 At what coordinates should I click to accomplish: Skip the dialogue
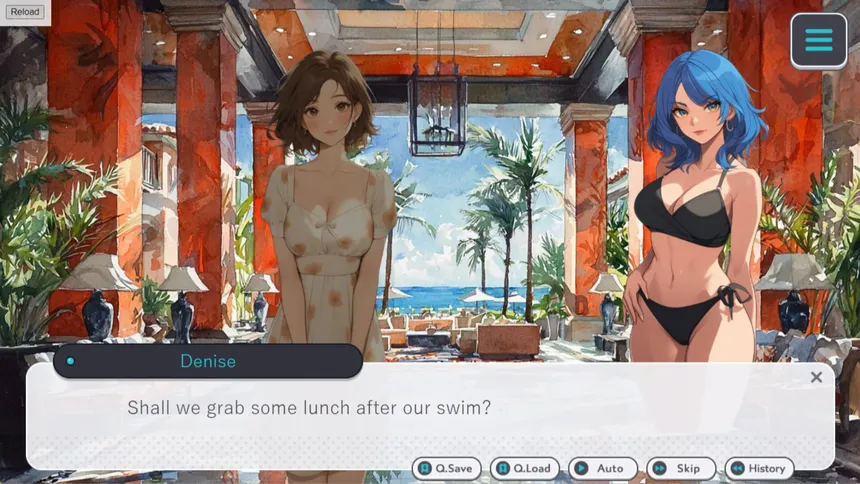679,468
